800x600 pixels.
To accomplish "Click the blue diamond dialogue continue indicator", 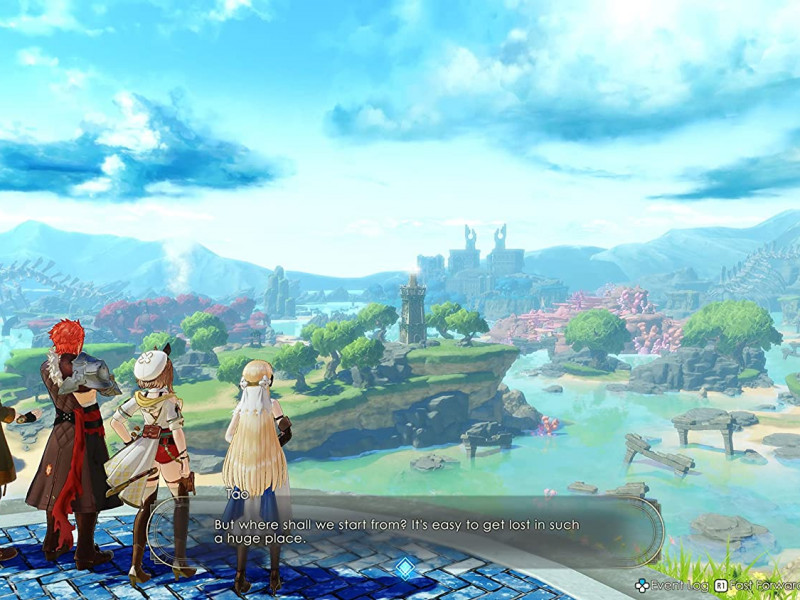I will point(404,568).
